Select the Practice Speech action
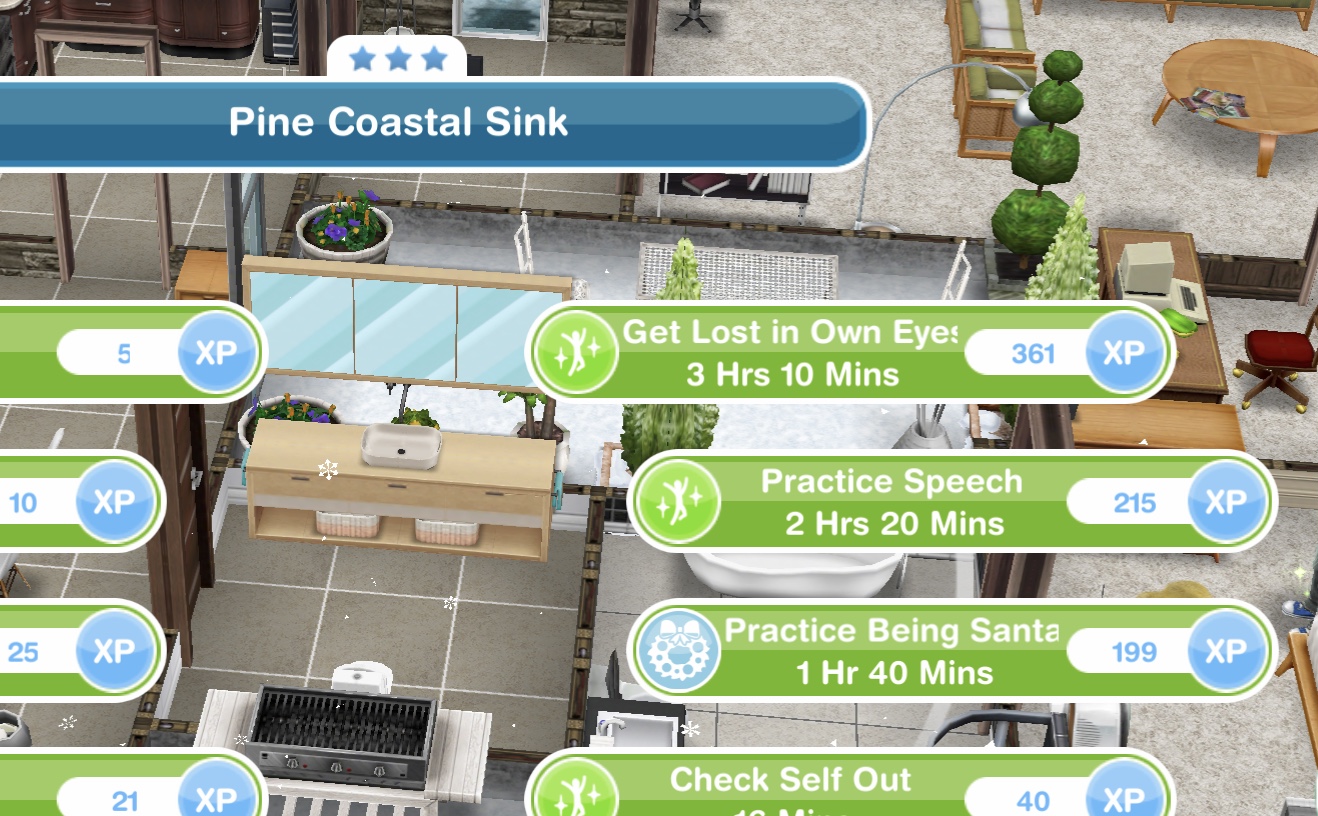This screenshot has width=1318, height=816. click(x=892, y=501)
